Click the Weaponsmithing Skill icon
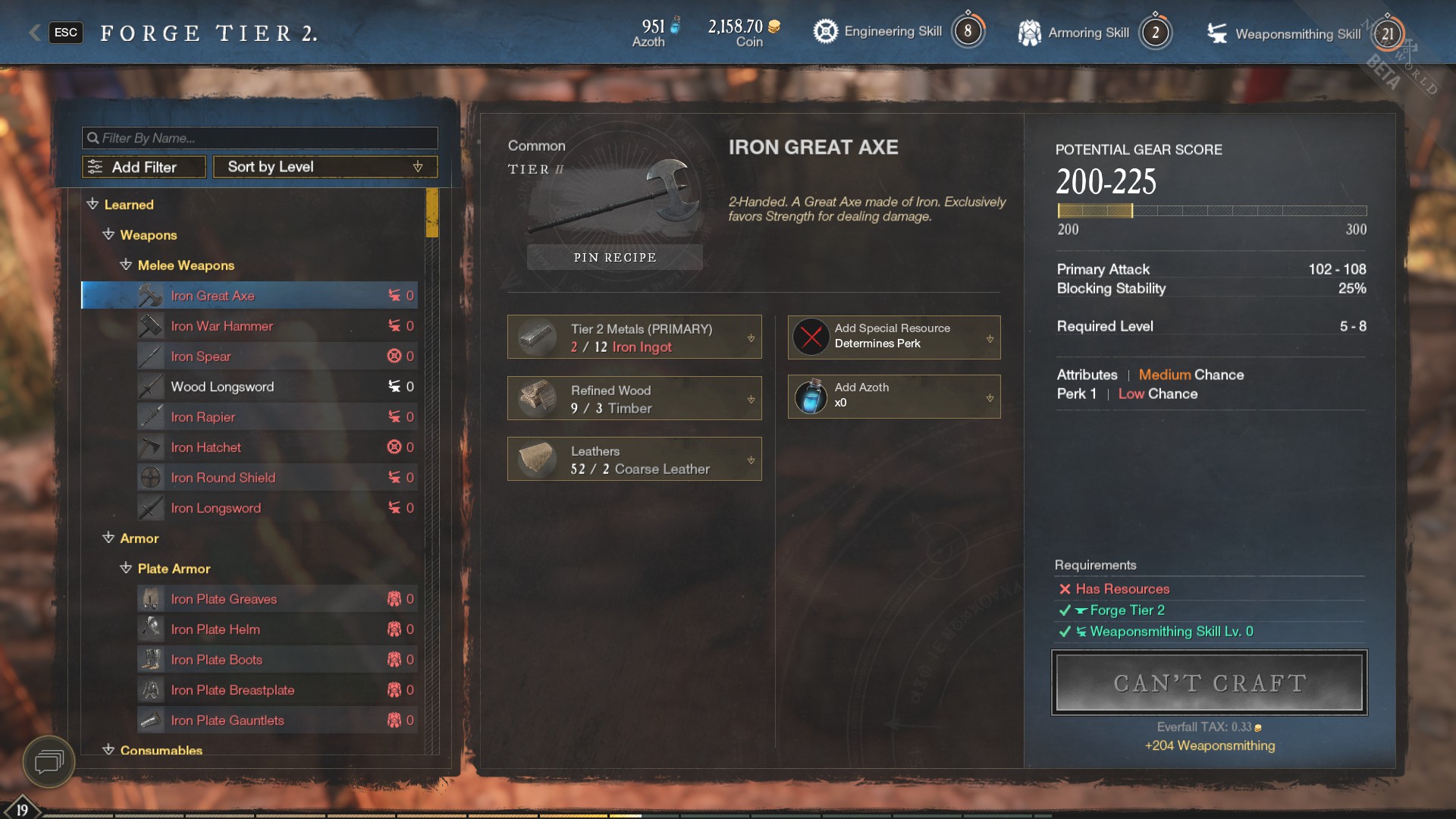 coord(1216,33)
